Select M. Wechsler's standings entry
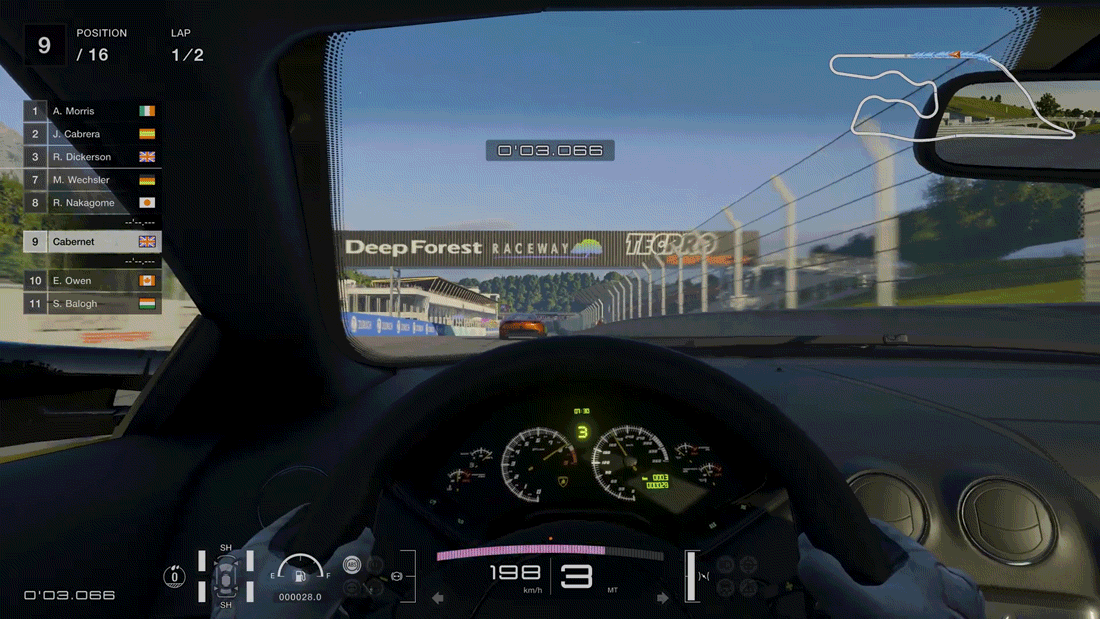Viewport: 1100px width, 619px height. coord(92,180)
